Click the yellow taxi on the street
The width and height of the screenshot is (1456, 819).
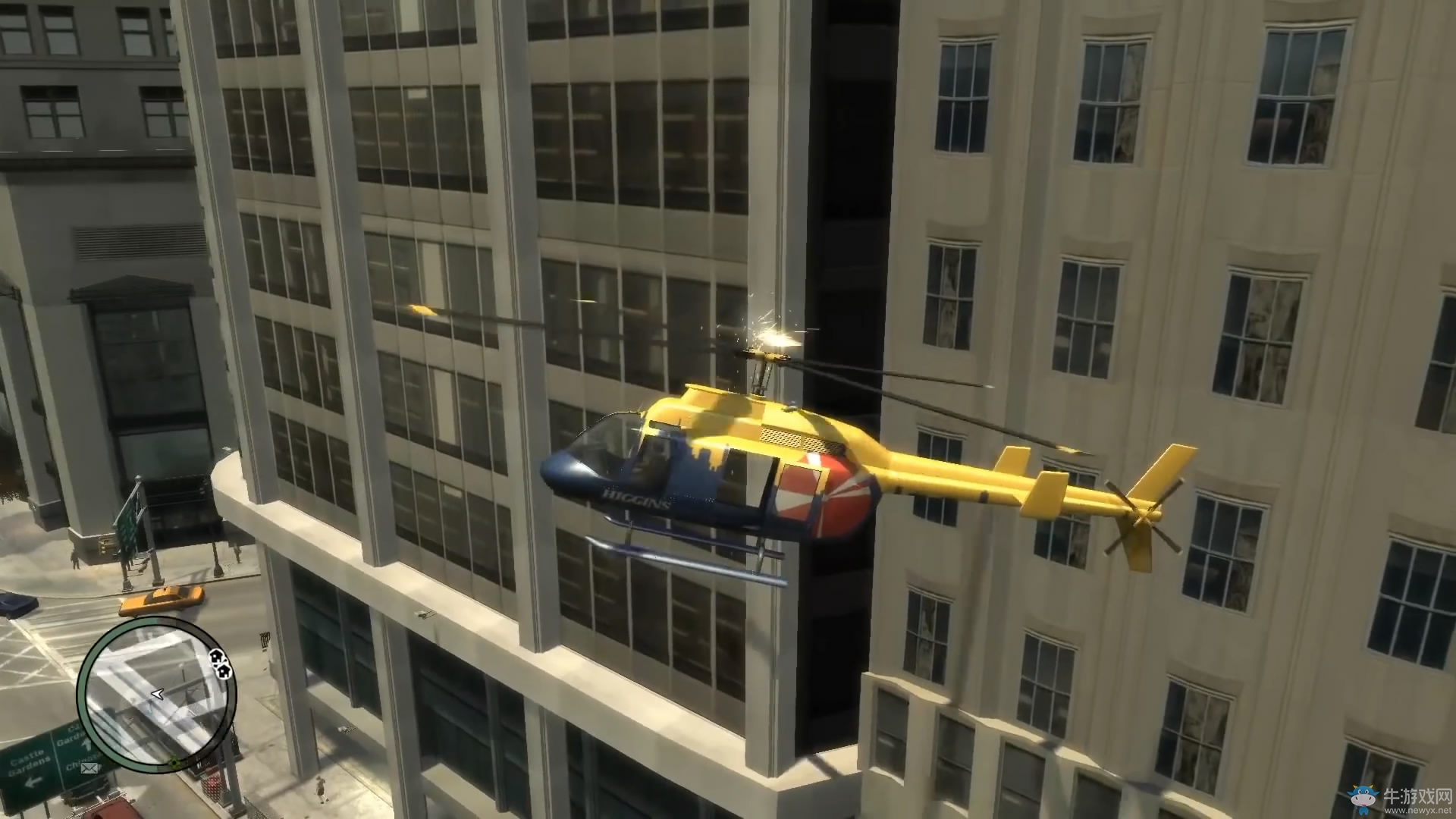[x=161, y=601]
